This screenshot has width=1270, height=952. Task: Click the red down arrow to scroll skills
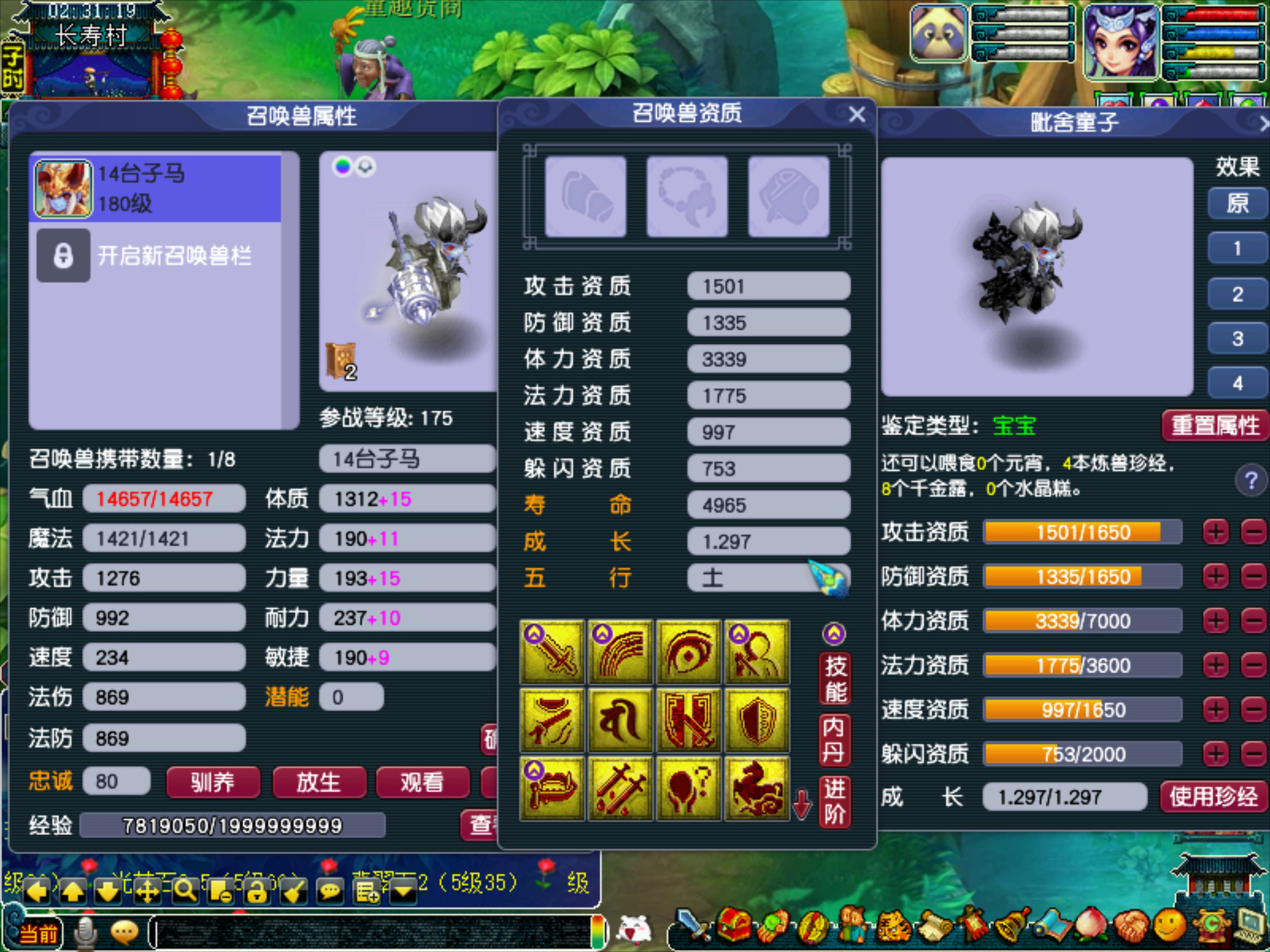click(x=802, y=803)
